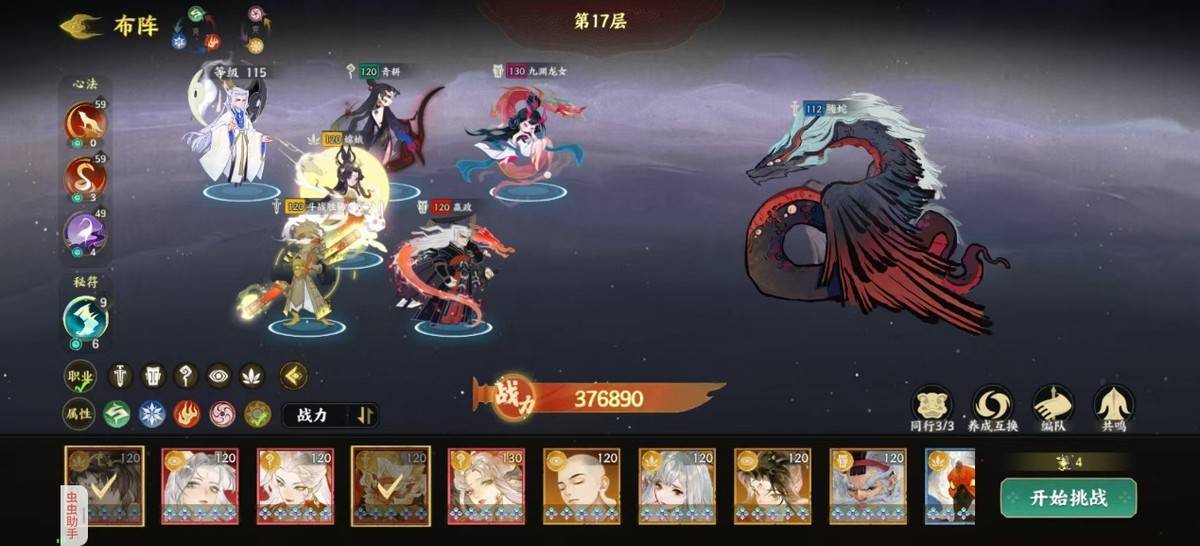Open the 编队 team formation menu

[x=1052, y=404]
